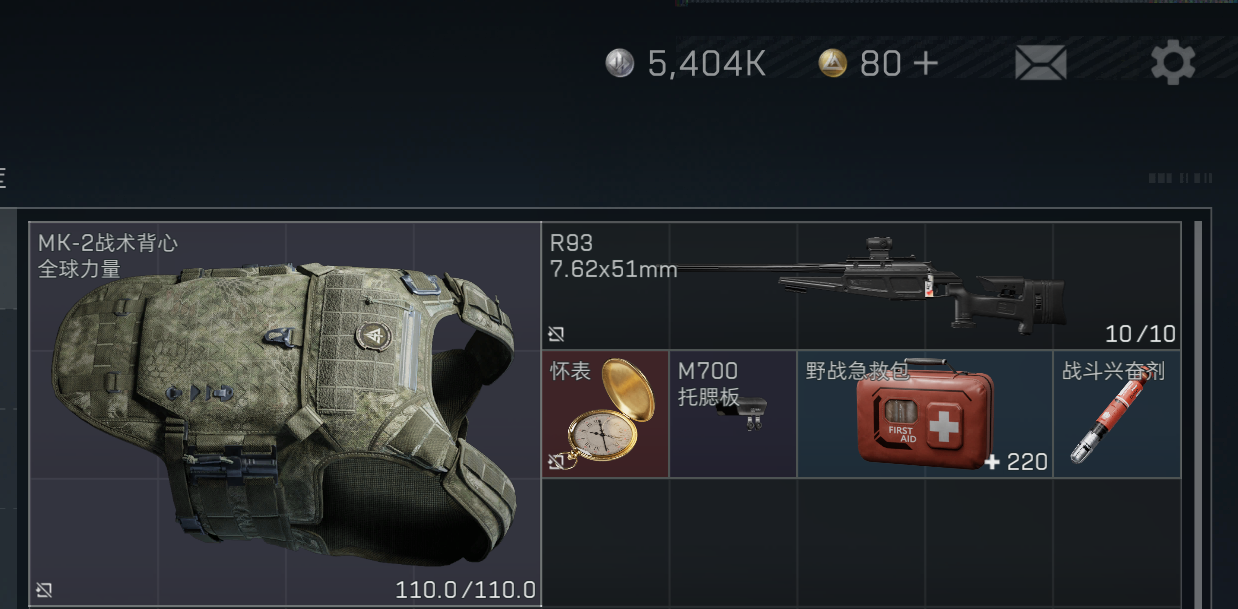Open the mail envelope icon

tap(1040, 63)
